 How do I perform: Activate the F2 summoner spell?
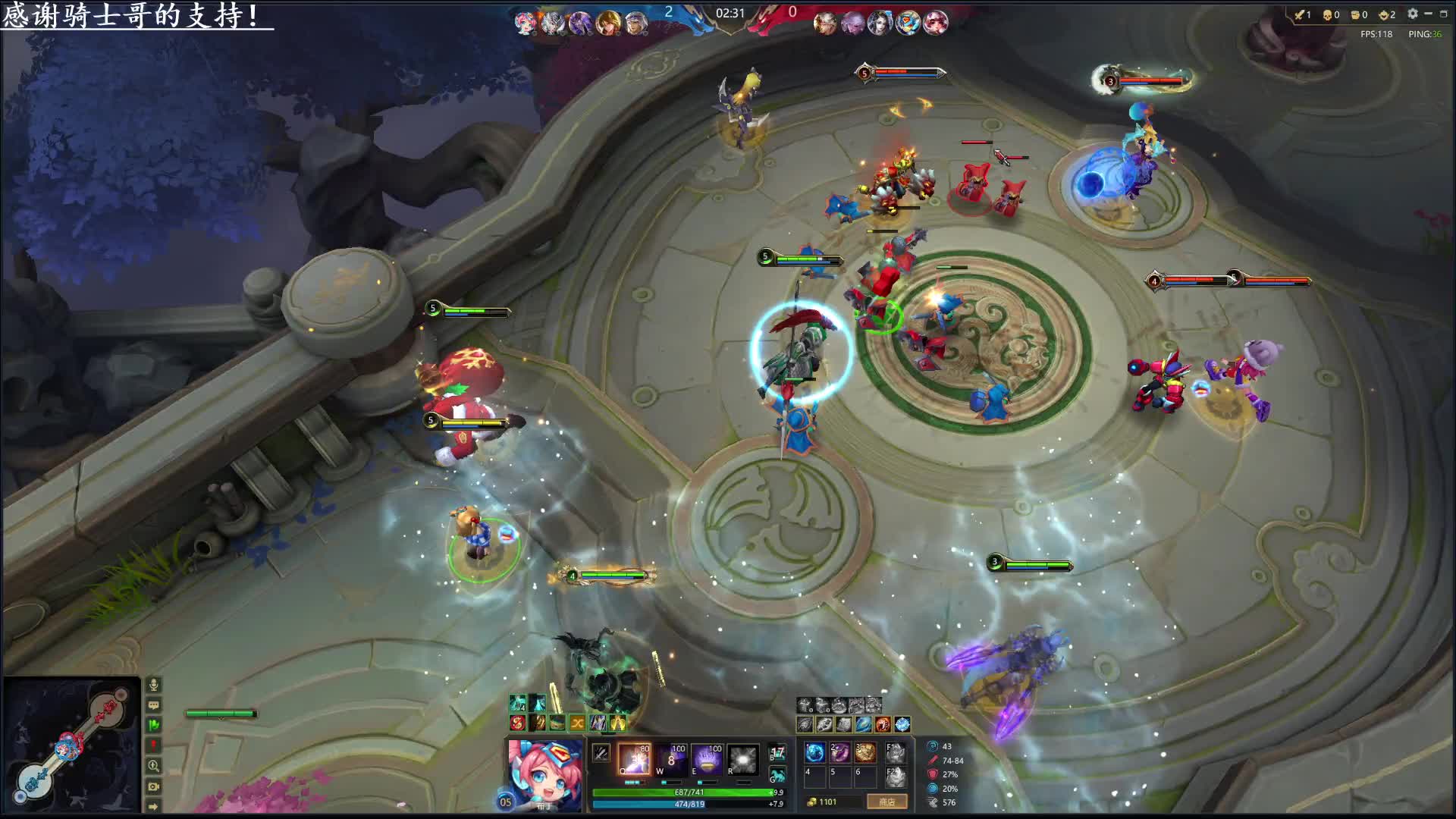coord(896,777)
